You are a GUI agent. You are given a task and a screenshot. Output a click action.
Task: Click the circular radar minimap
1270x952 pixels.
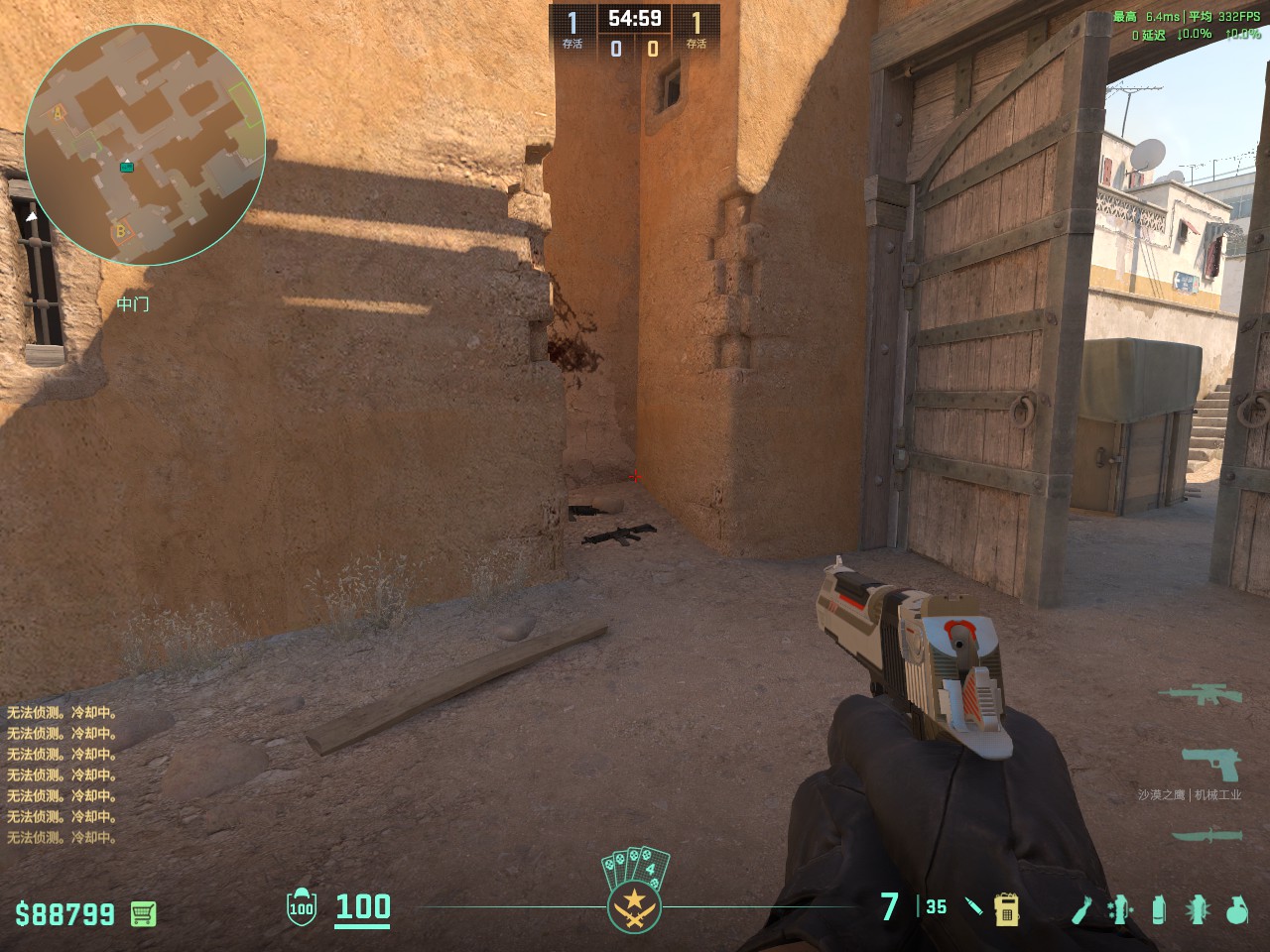pos(145,145)
